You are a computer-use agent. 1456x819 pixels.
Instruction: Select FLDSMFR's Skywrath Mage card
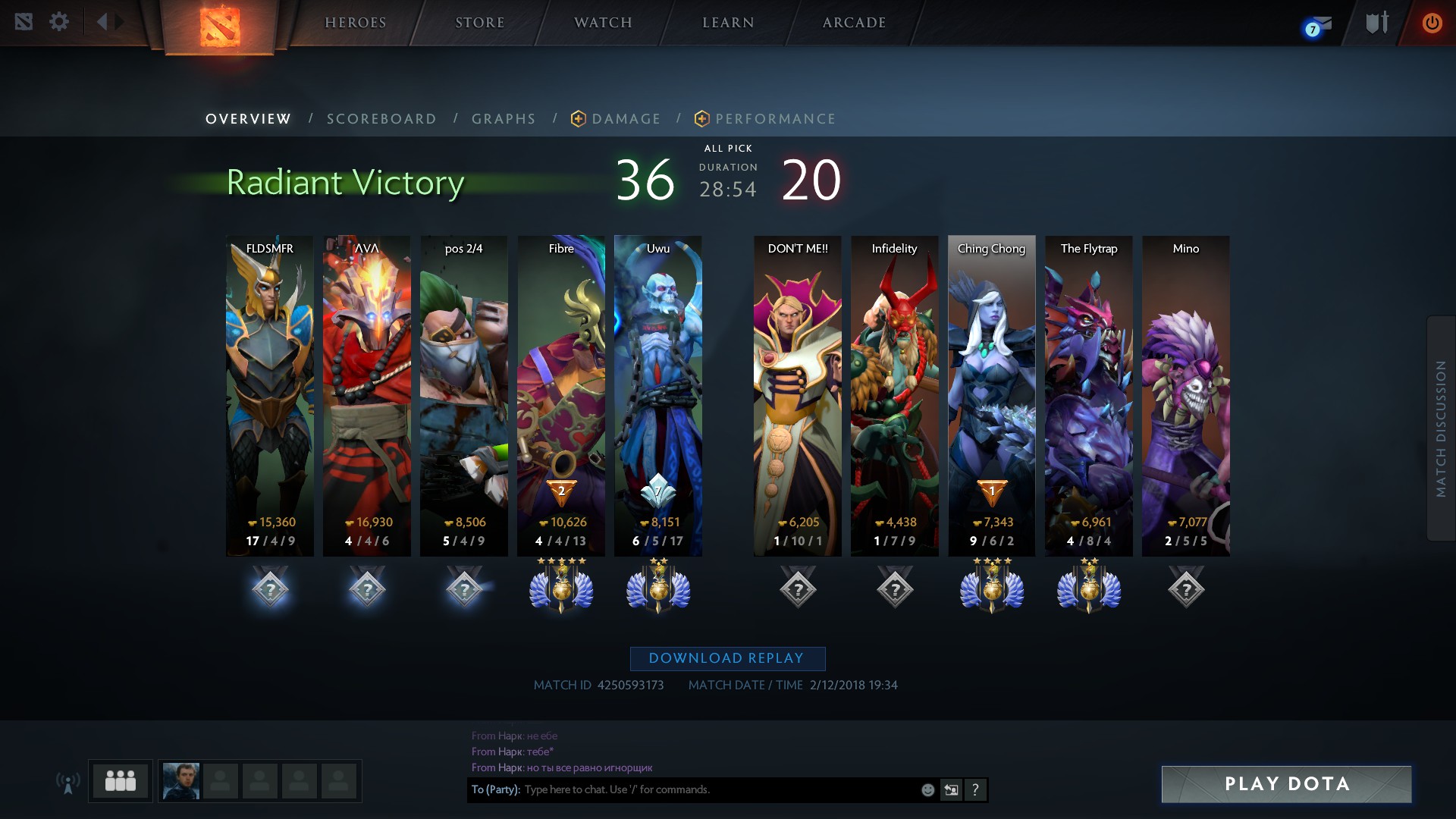coord(270,394)
